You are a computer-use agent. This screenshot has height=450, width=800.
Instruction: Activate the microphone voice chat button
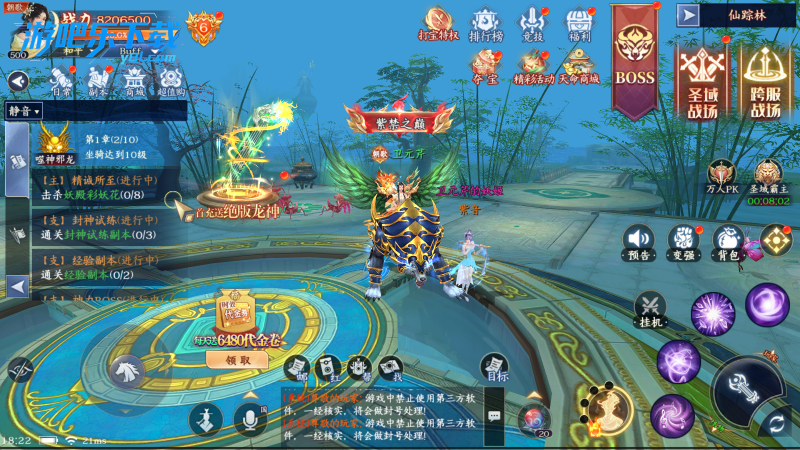[249, 420]
